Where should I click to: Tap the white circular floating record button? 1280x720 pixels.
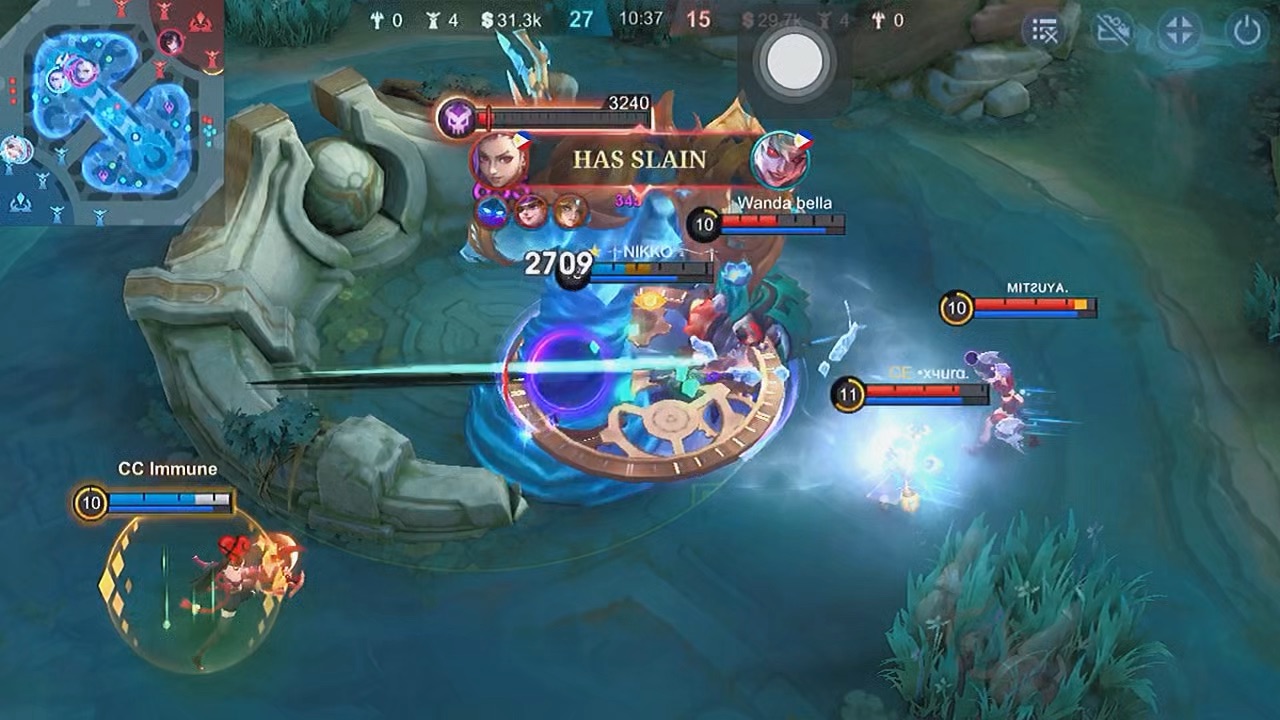point(795,62)
